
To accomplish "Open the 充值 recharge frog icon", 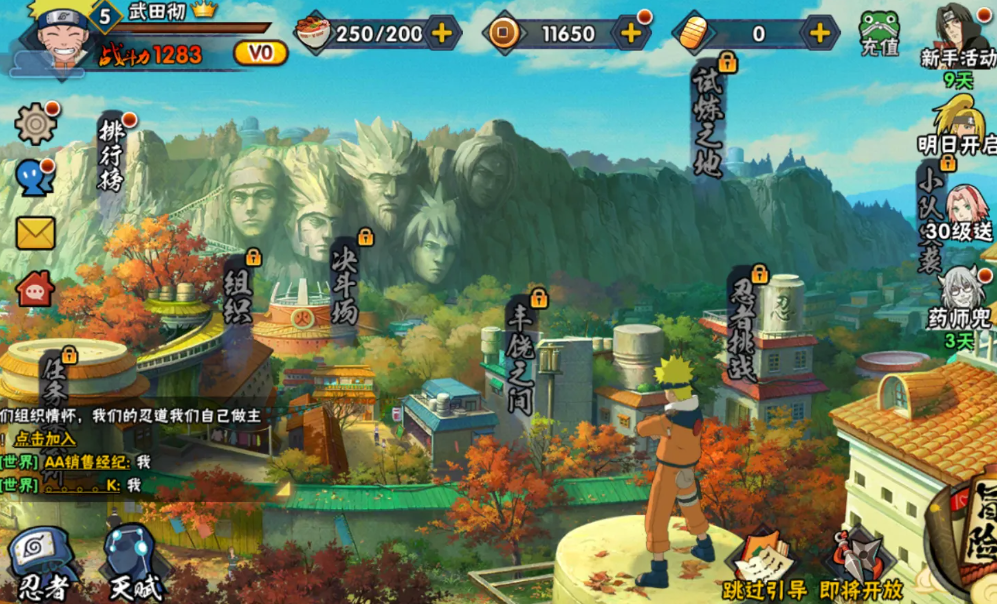I will coord(880,33).
